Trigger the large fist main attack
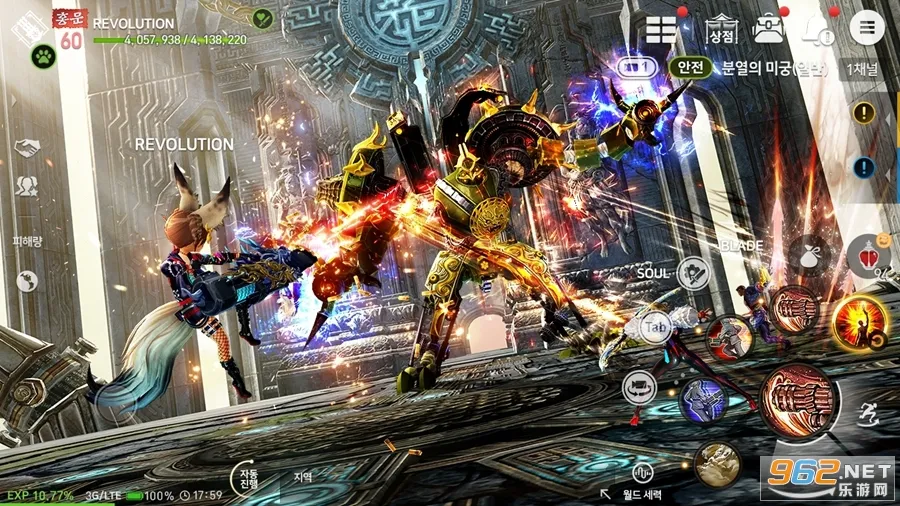This screenshot has width=900, height=506. pyautogui.click(x=798, y=398)
